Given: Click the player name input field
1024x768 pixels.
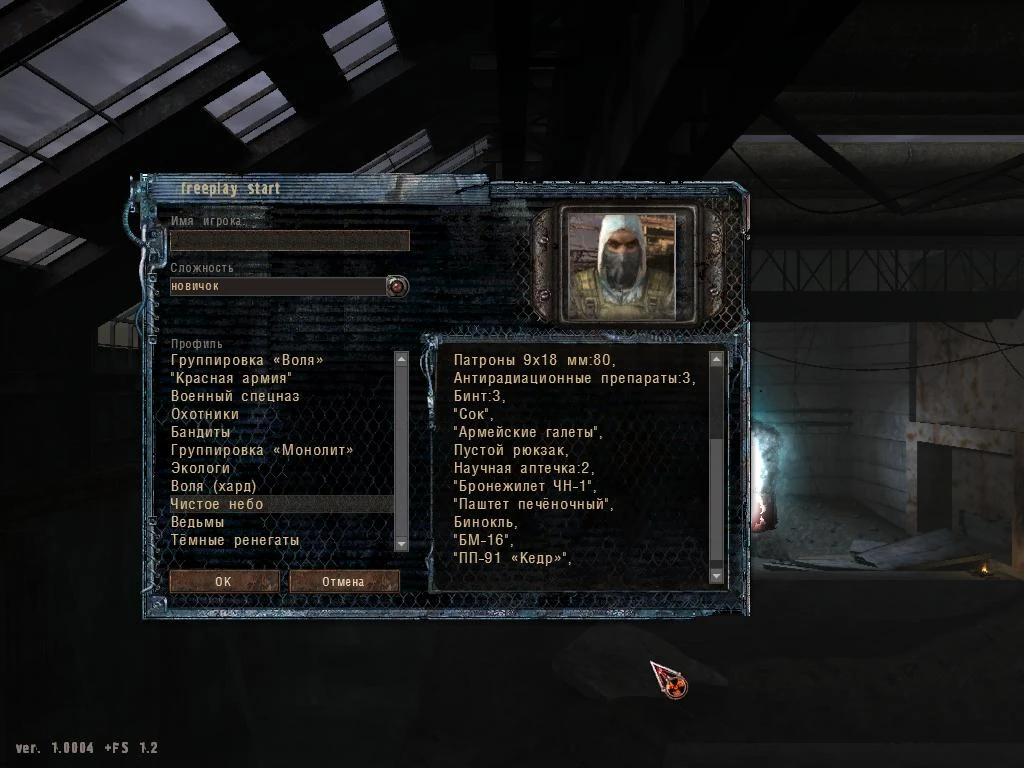Looking at the screenshot, I should [289, 240].
